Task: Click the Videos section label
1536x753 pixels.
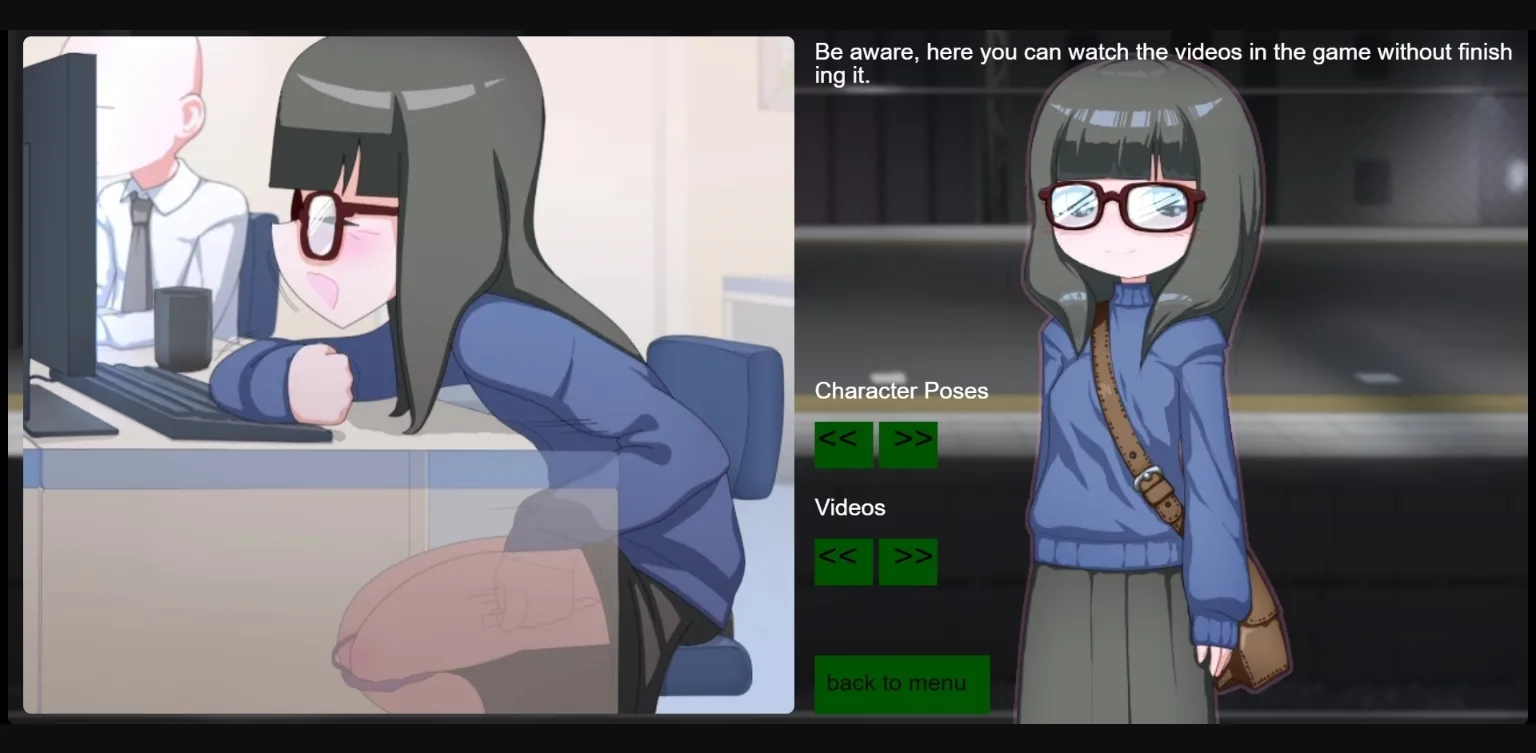Action: coord(850,508)
